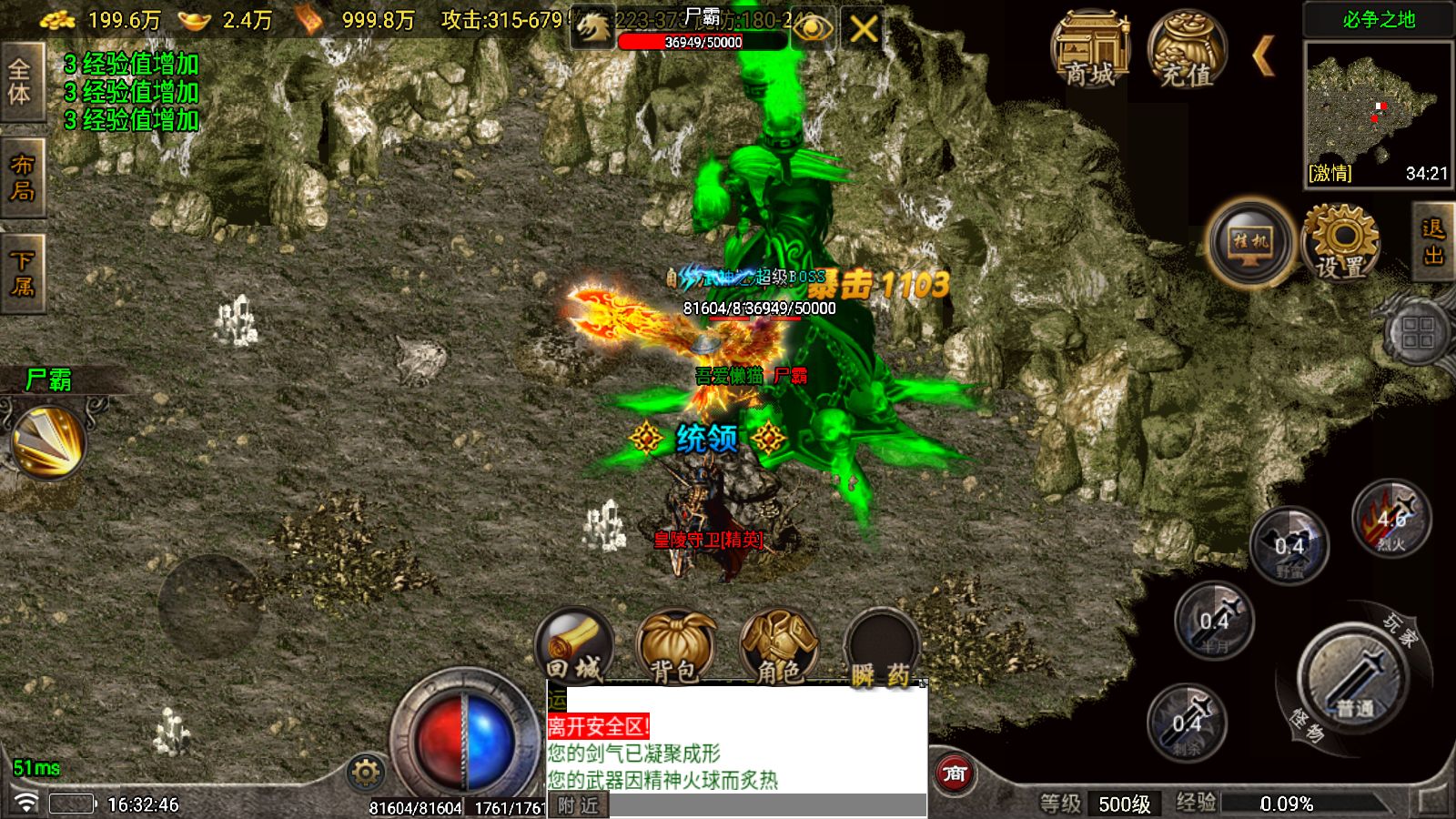Open the 背包 inventory bag
This screenshot has width=1456, height=819.
coord(674,648)
